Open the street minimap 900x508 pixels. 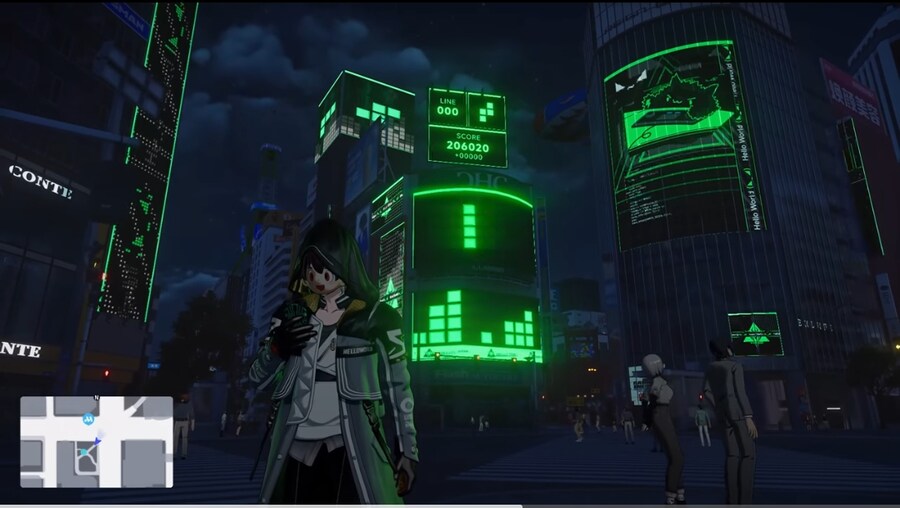click(96, 442)
